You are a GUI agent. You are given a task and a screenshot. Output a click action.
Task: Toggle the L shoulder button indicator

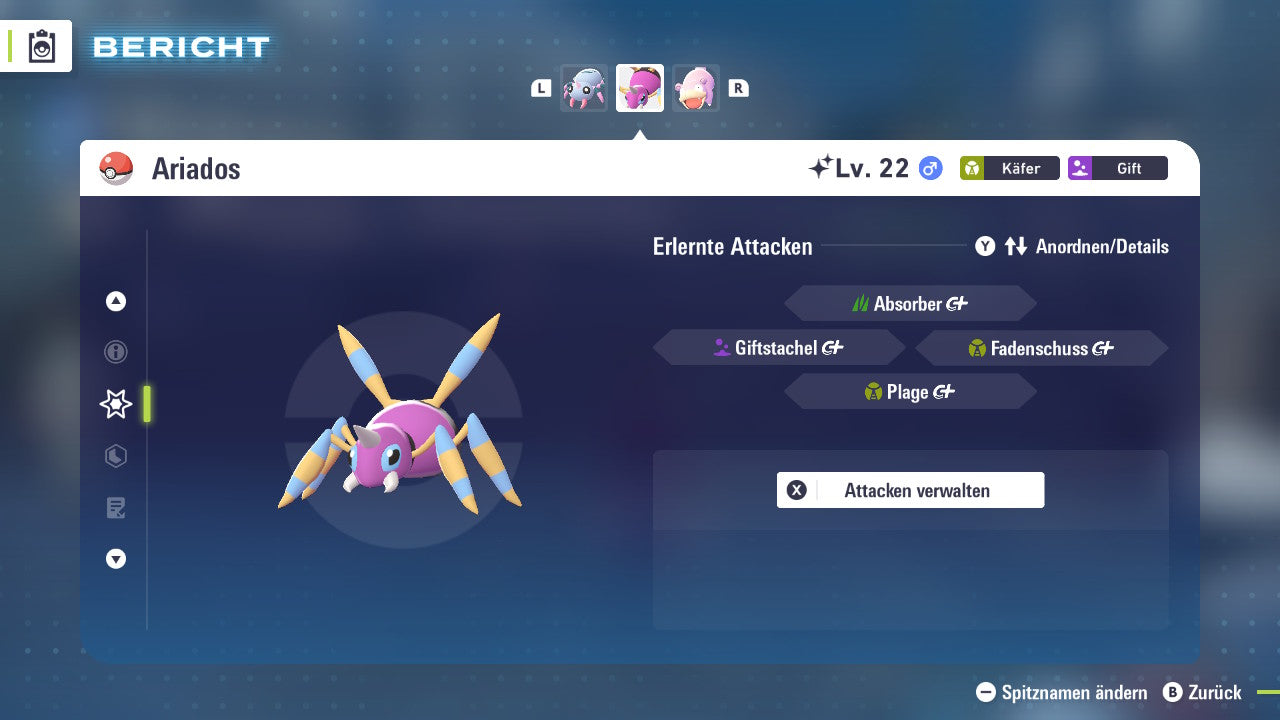coord(540,87)
